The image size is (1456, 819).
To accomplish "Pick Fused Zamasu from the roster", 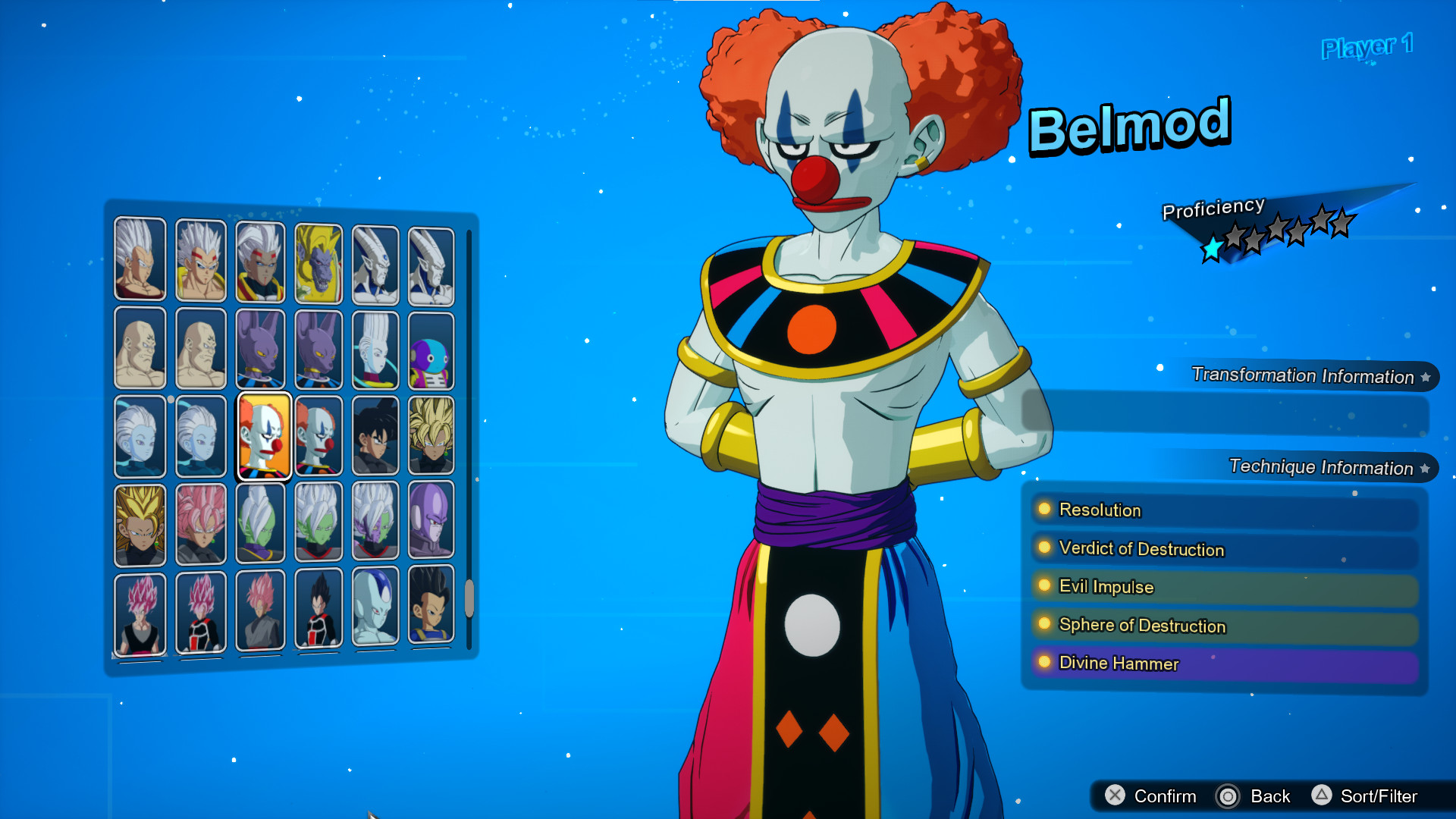I will 318,523.
